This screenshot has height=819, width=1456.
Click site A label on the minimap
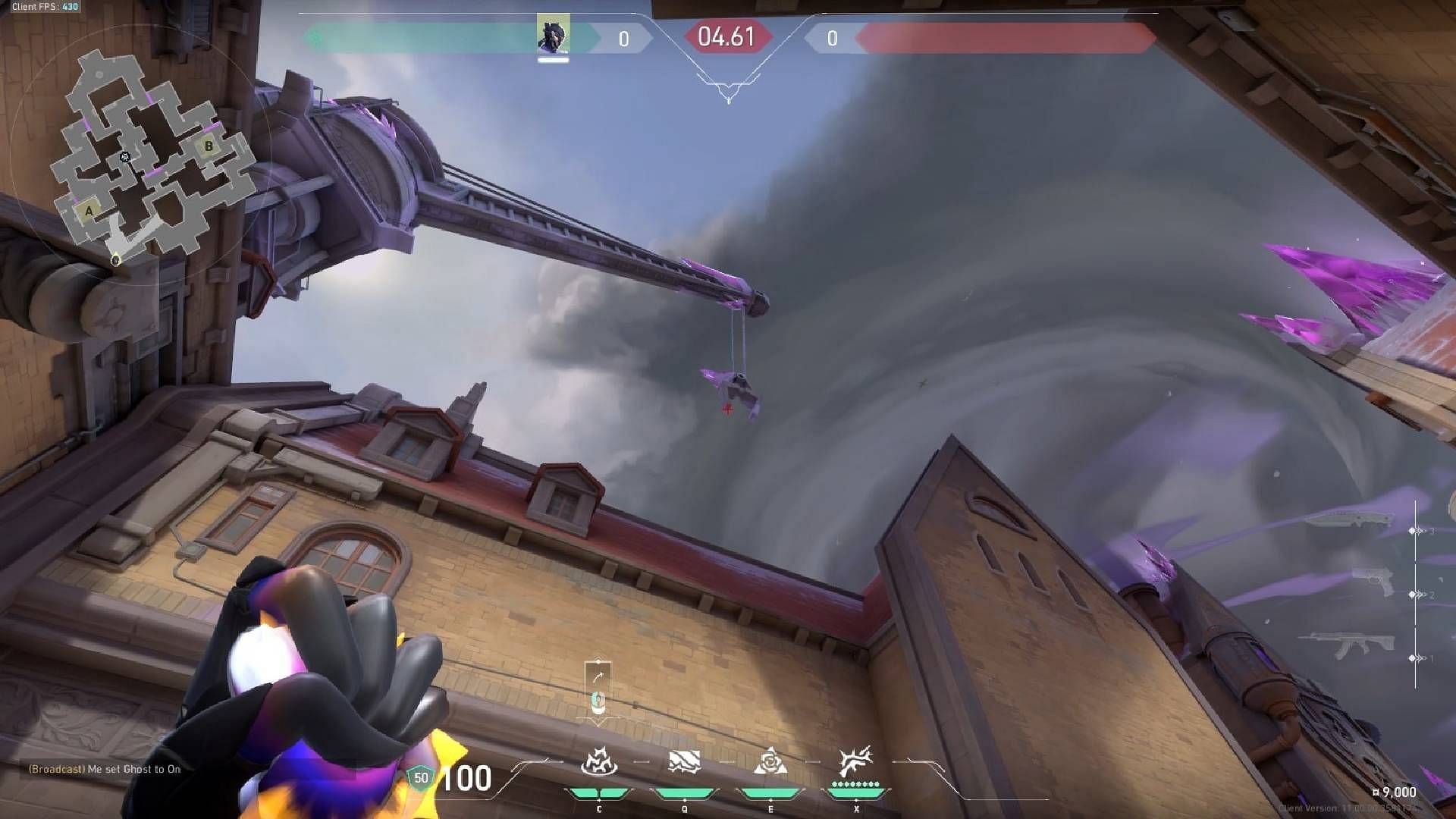89,210
